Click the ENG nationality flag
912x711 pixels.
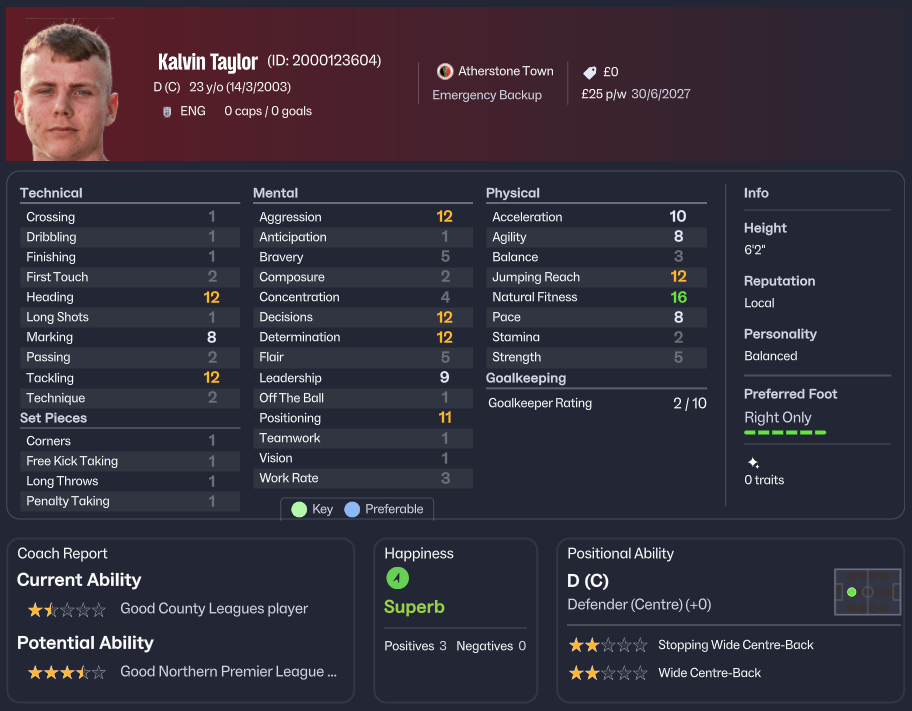point(167,111)
